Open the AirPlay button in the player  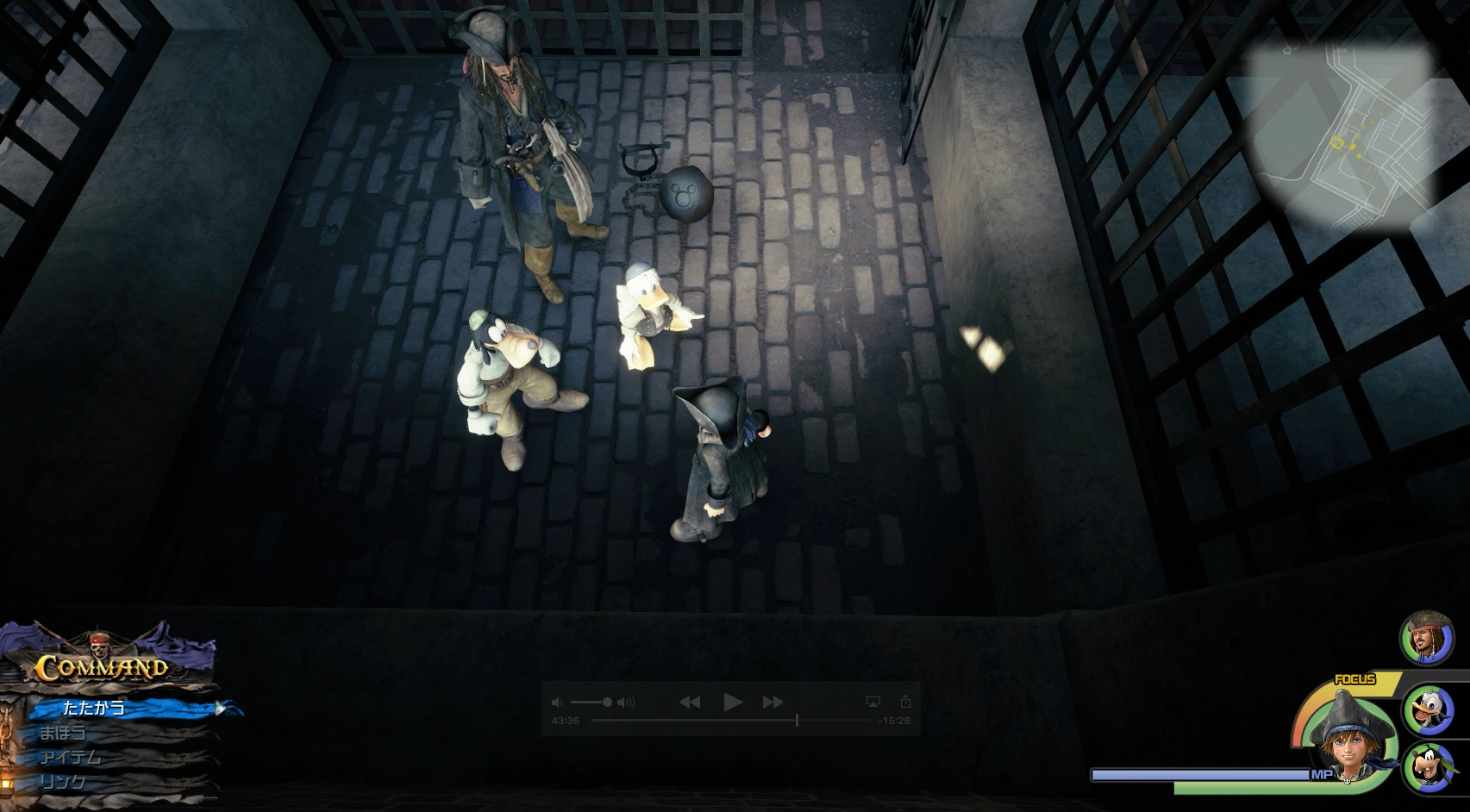pos(873,702)
